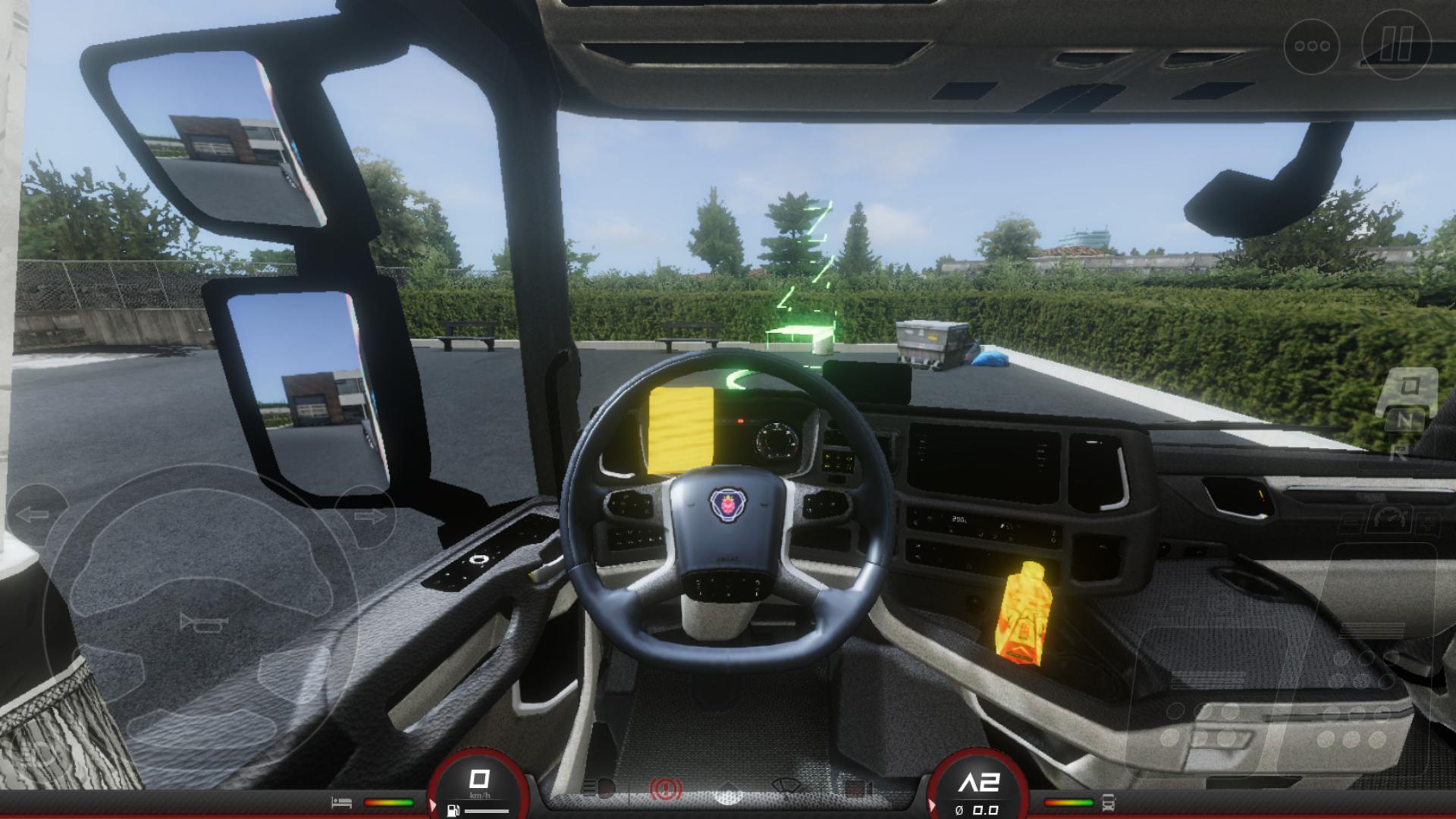This screenshot has width=1456, height=819.
Task: Release the red parking brake icon
Action: [x=666, y=790]
